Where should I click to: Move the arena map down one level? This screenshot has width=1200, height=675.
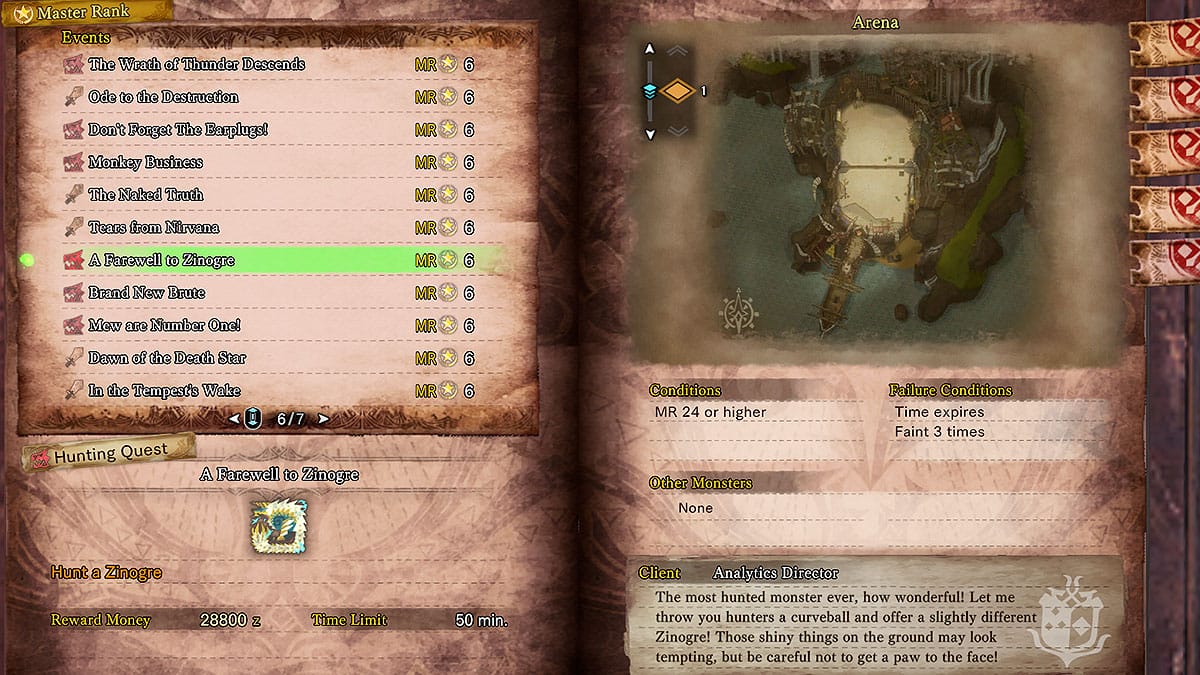649,133
